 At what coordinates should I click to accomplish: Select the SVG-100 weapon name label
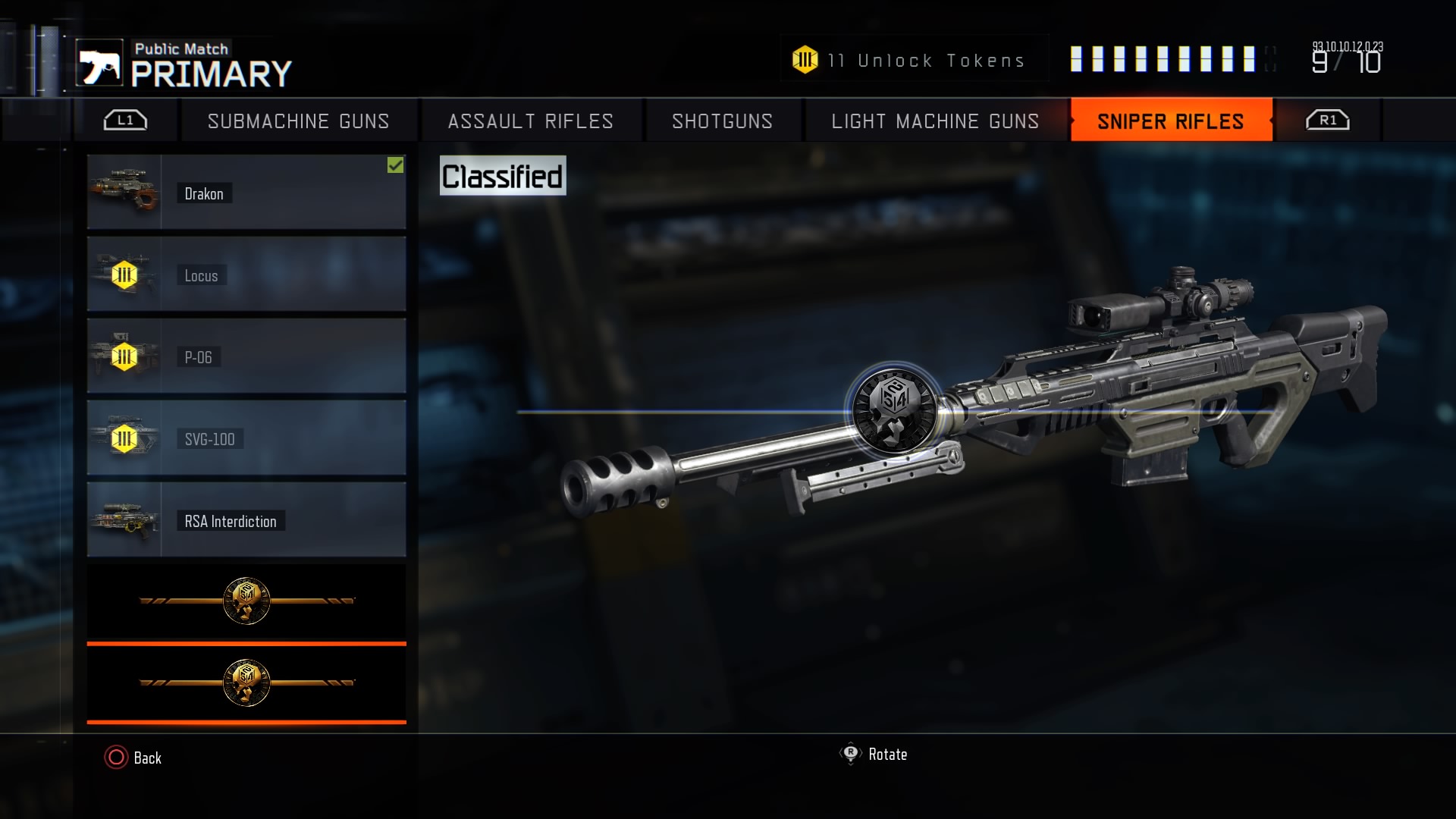[x=209, y=438]
